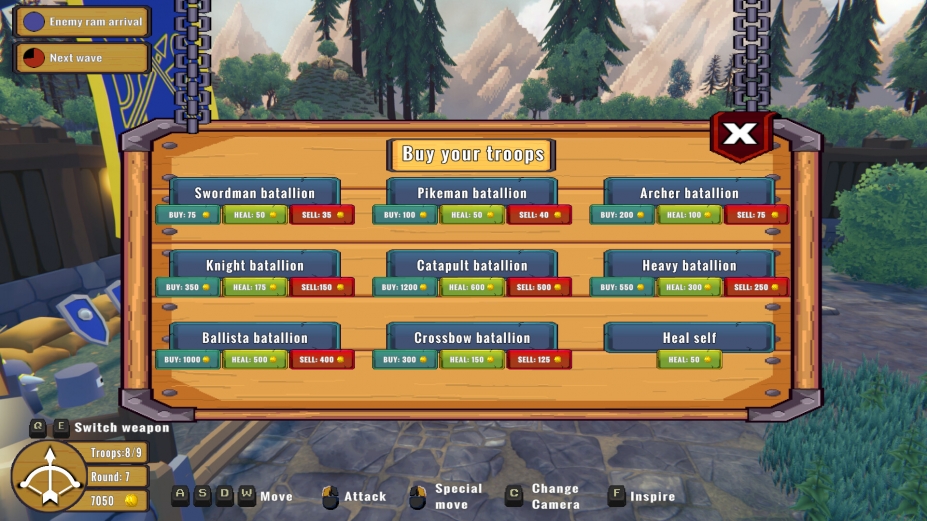Buy a Knight batallion for 350

(x=187, y=287)
